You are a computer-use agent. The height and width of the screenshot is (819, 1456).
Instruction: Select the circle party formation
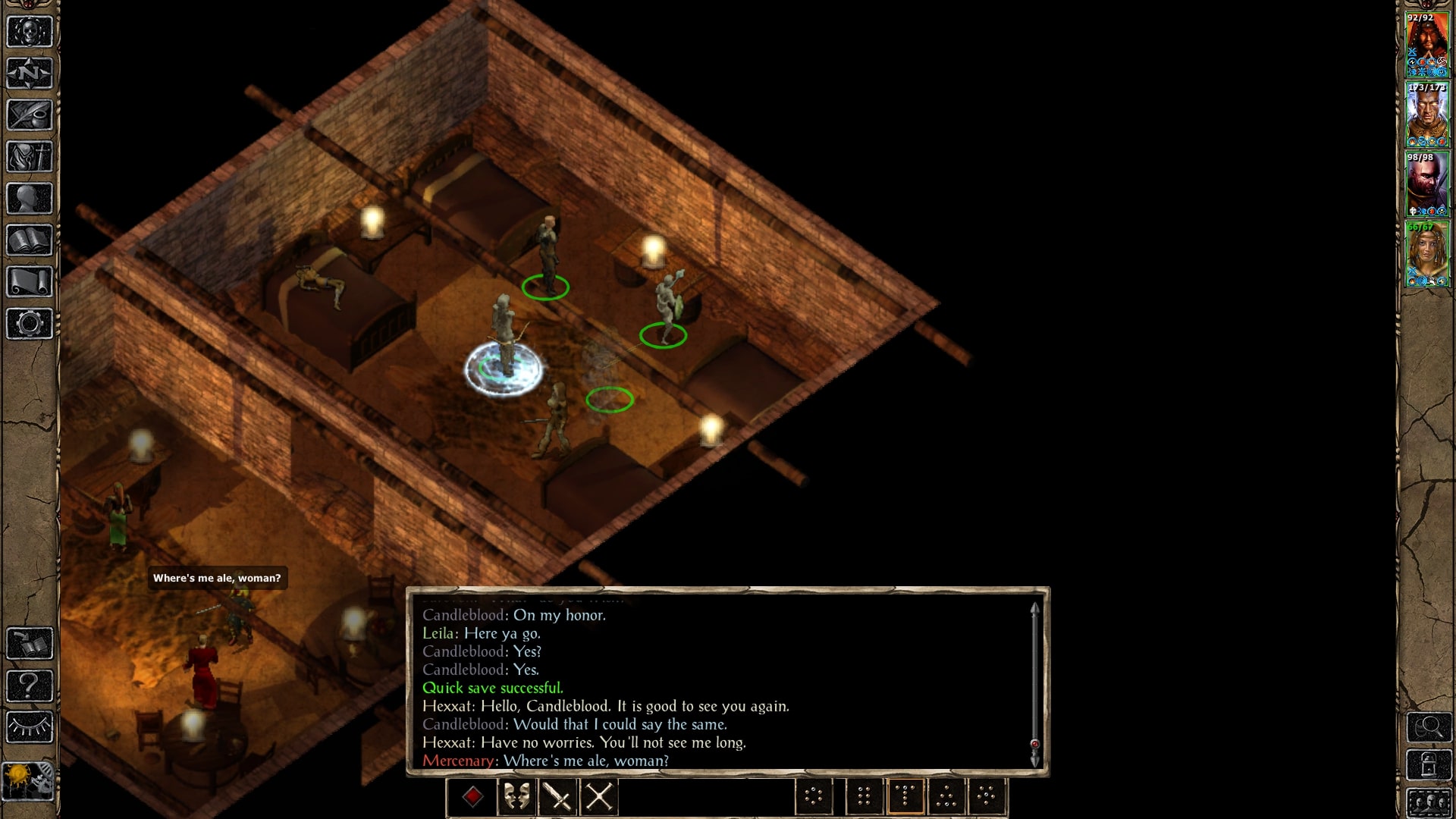pyautogui.click(x=814, y=797)
